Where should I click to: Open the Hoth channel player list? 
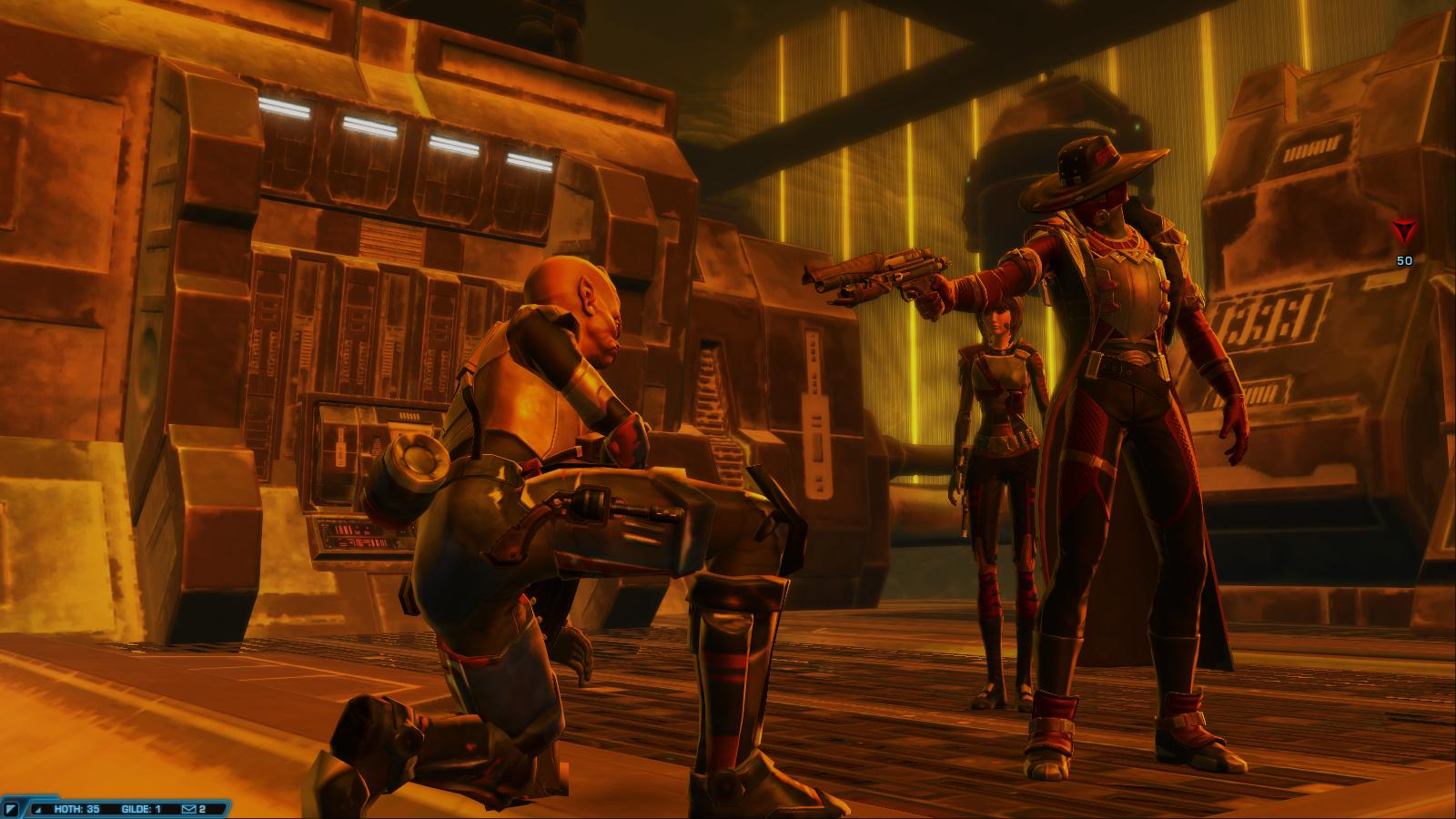click(x=76, y=808)
